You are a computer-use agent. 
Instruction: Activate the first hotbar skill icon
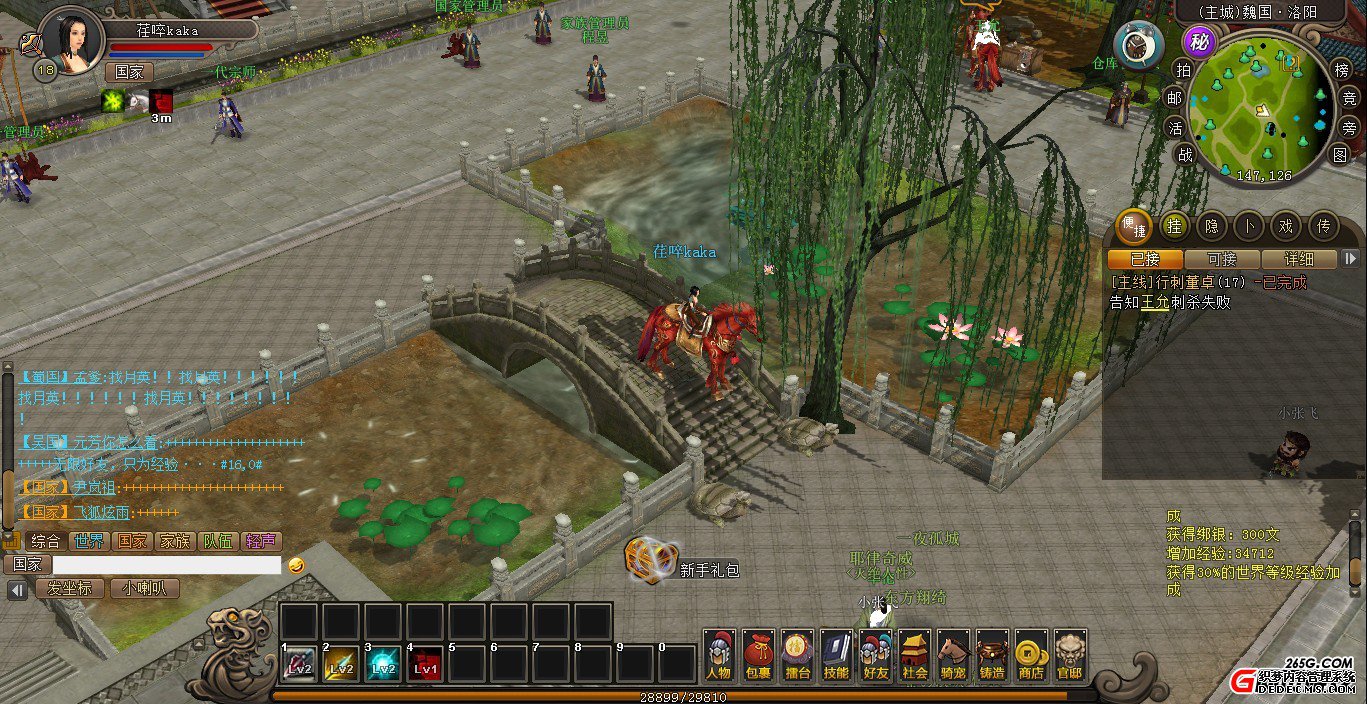tap(299, 664)
